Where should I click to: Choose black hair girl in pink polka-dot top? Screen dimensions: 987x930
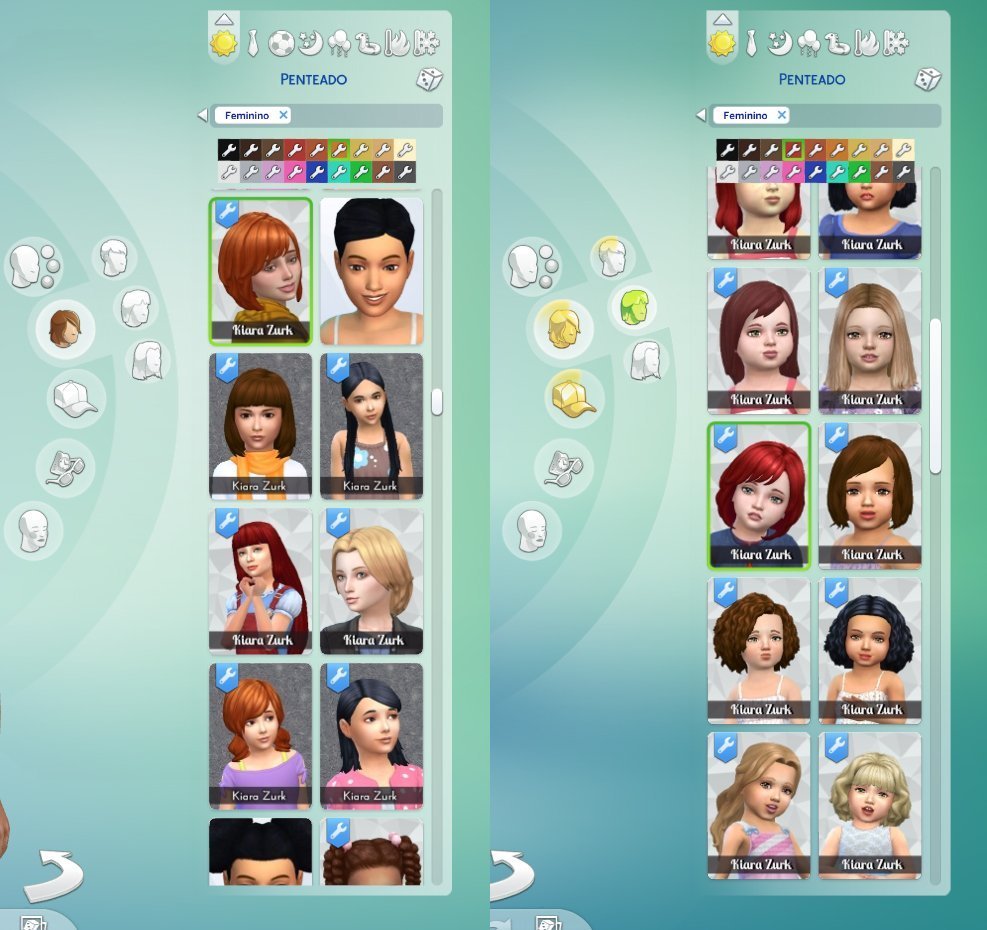click(372, 734)
